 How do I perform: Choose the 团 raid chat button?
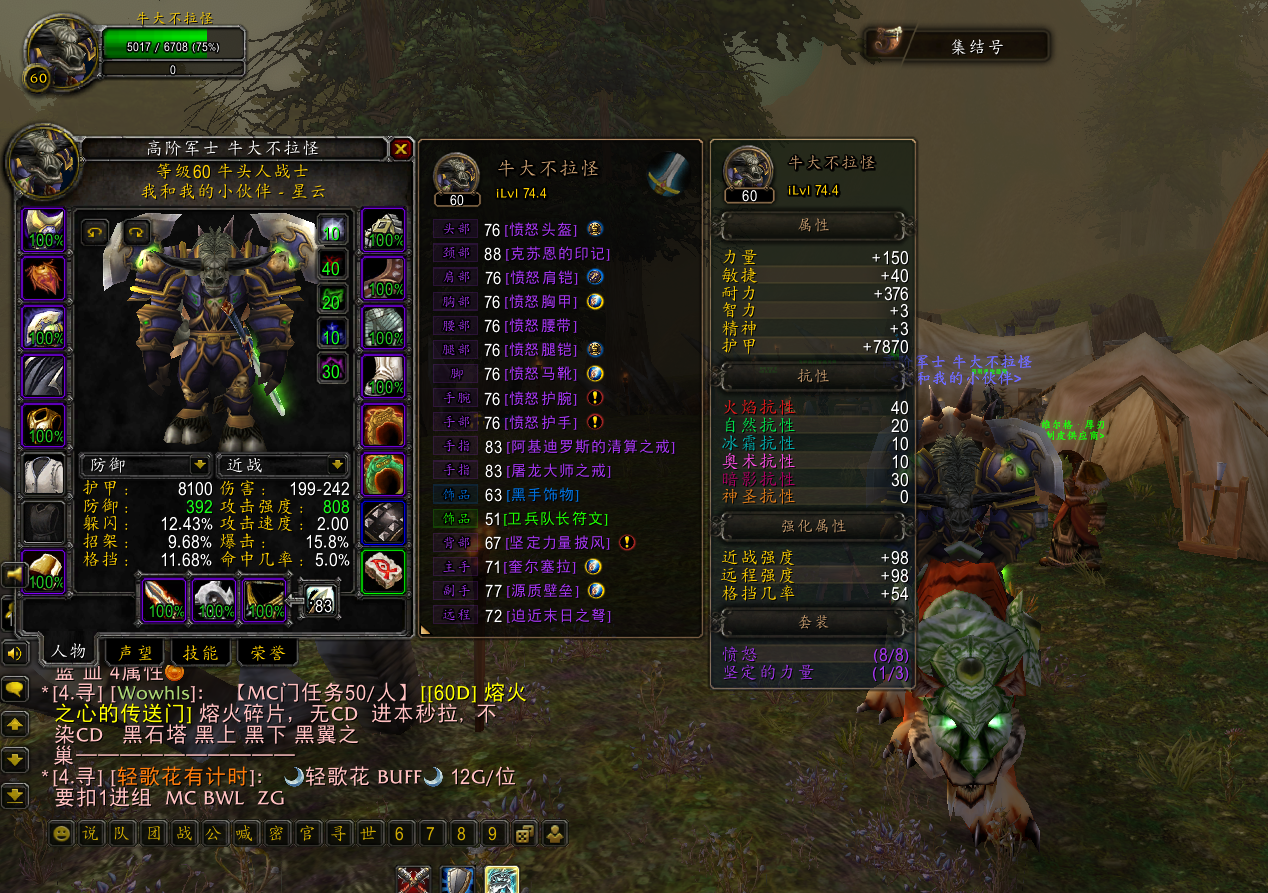click(154, 833)
